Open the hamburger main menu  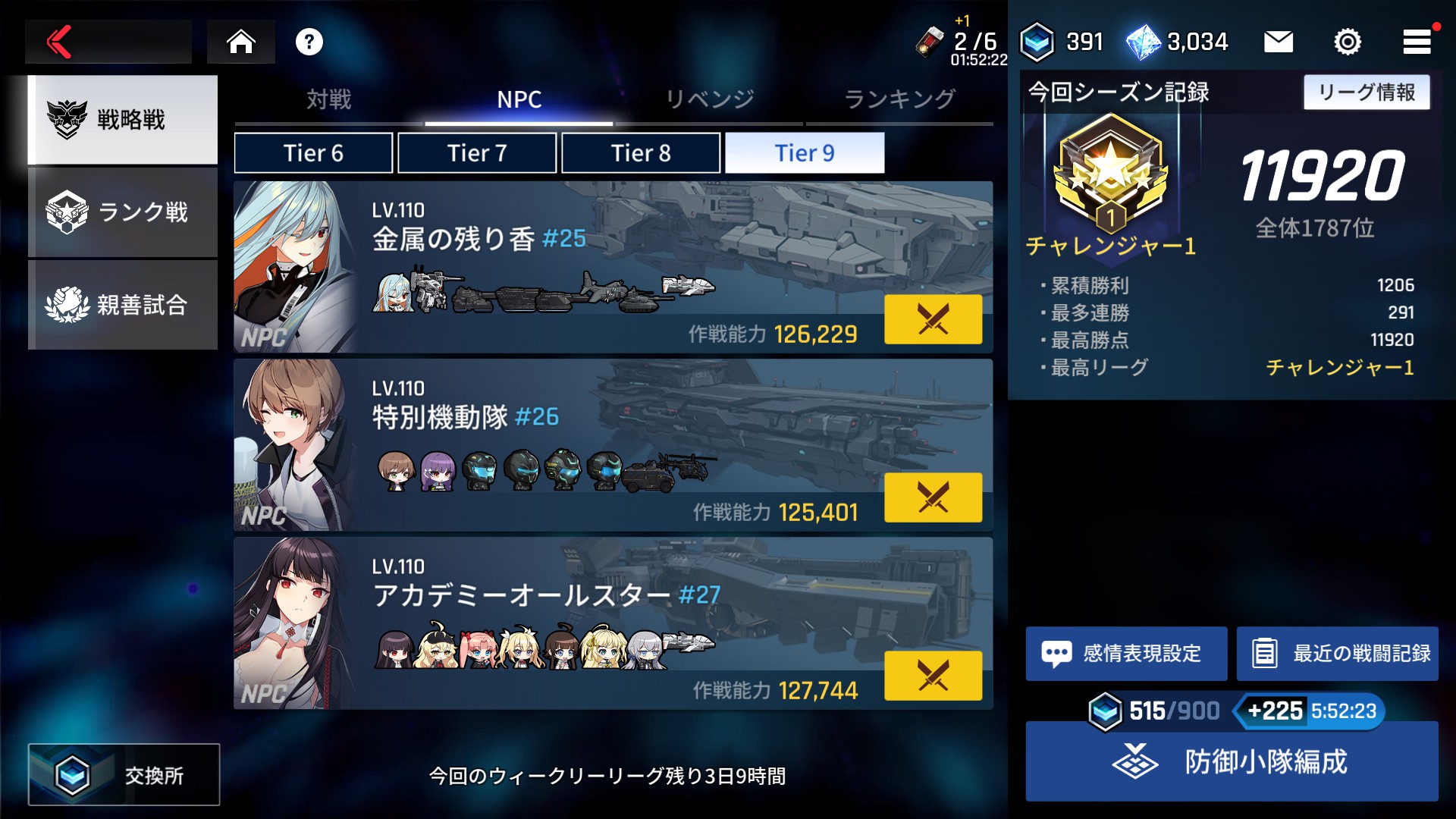click(x=1416, y=42)
